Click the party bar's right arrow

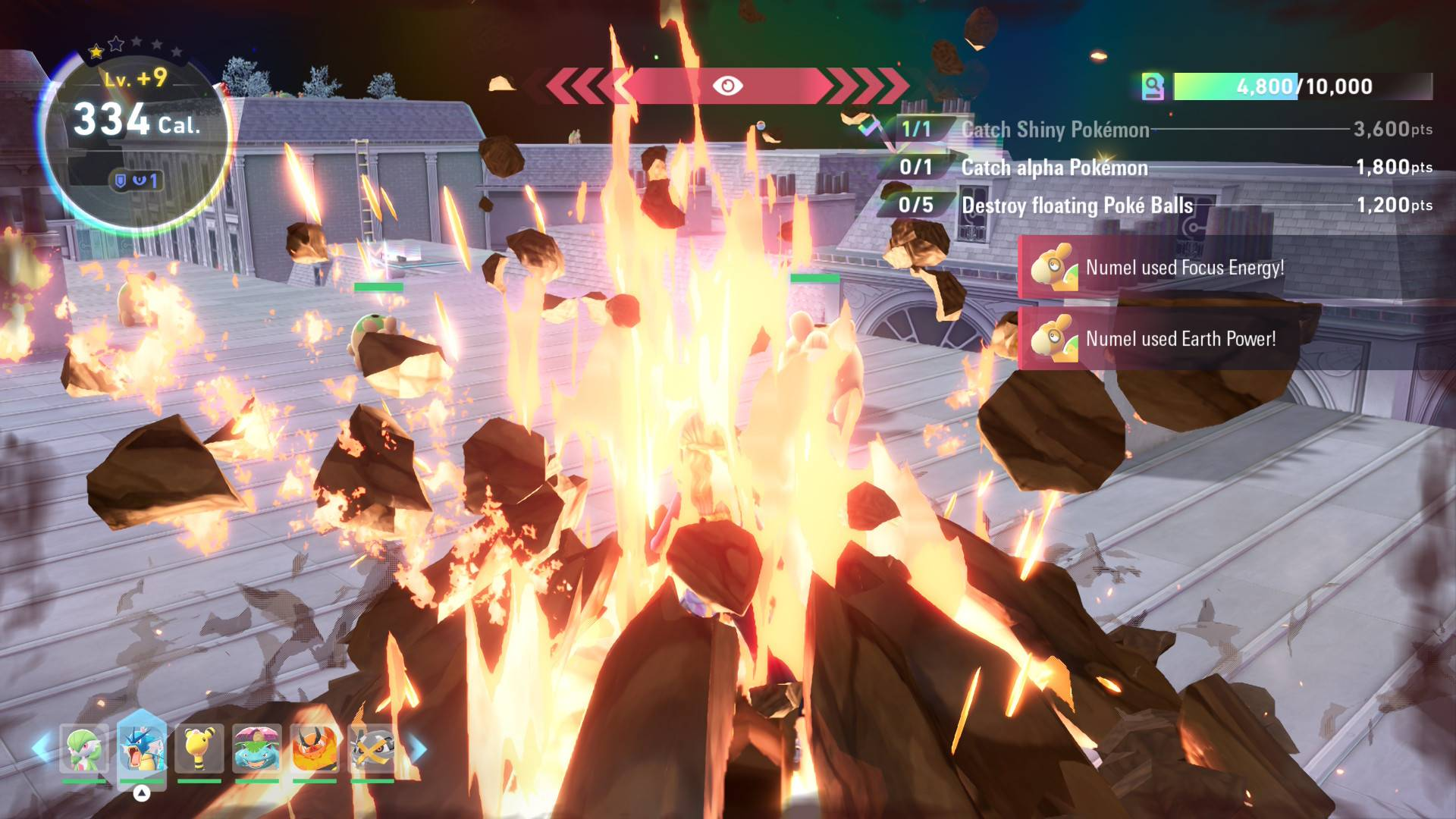tap(418, 749)
